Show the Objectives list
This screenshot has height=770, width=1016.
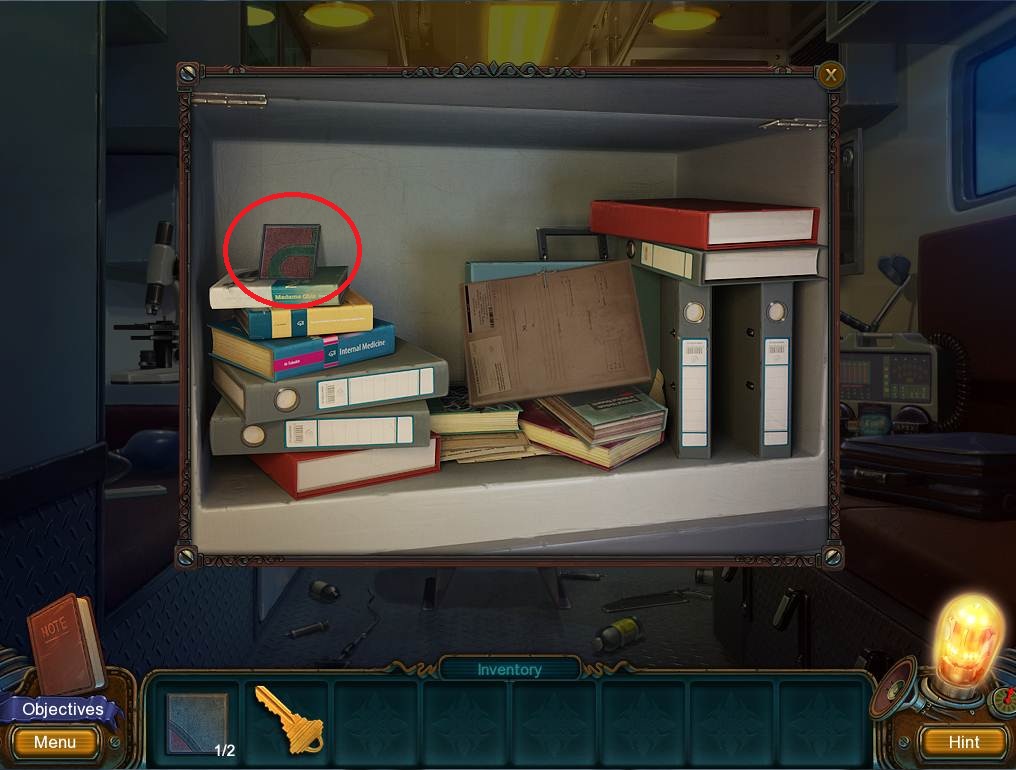[x=62, y=709]
